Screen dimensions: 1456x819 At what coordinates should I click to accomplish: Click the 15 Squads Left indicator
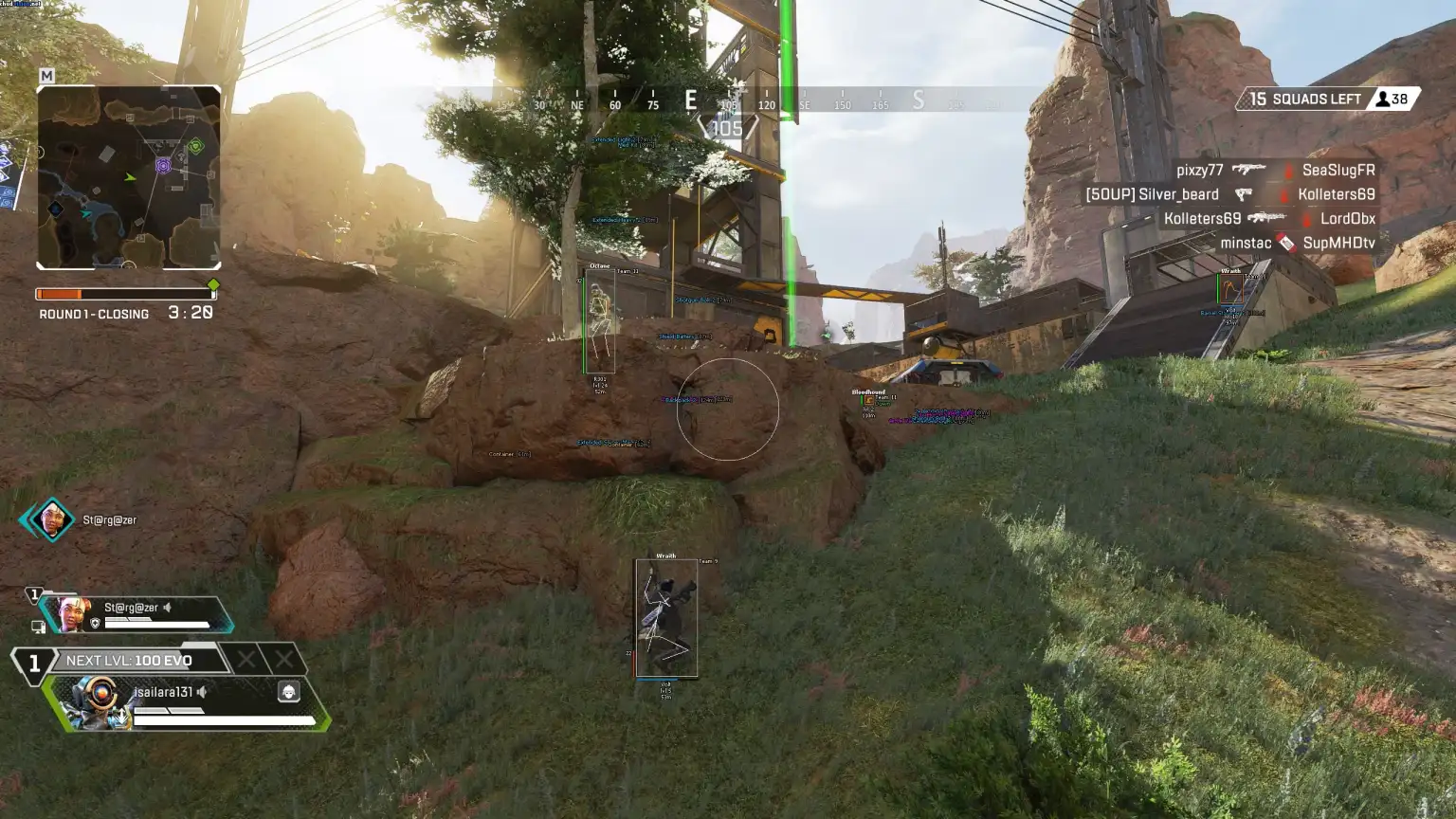point(1304,99)
